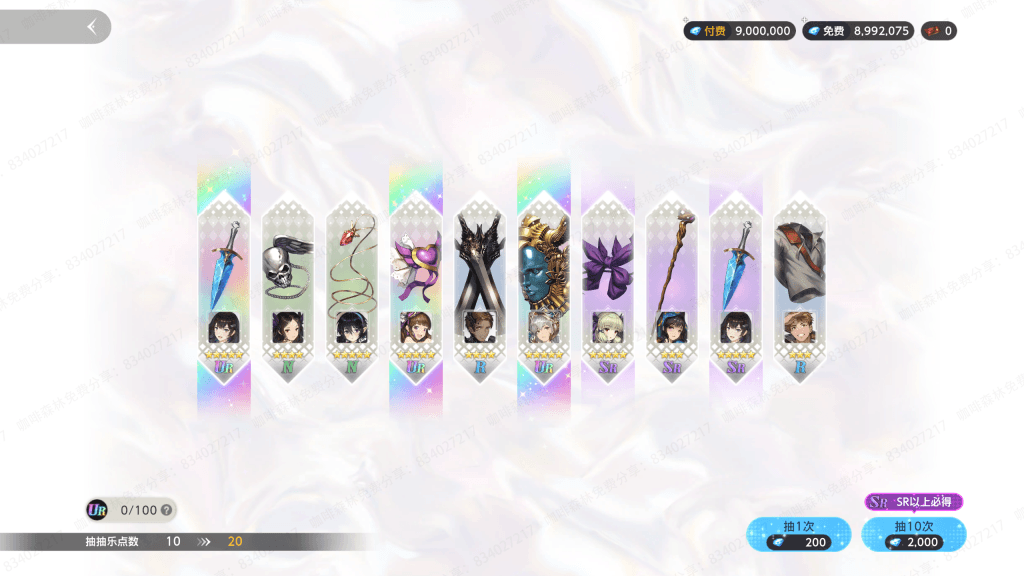This screenshot has height=576, width=1024.
Task: Select the skull N-rarity card
Action: click(288, 290)
